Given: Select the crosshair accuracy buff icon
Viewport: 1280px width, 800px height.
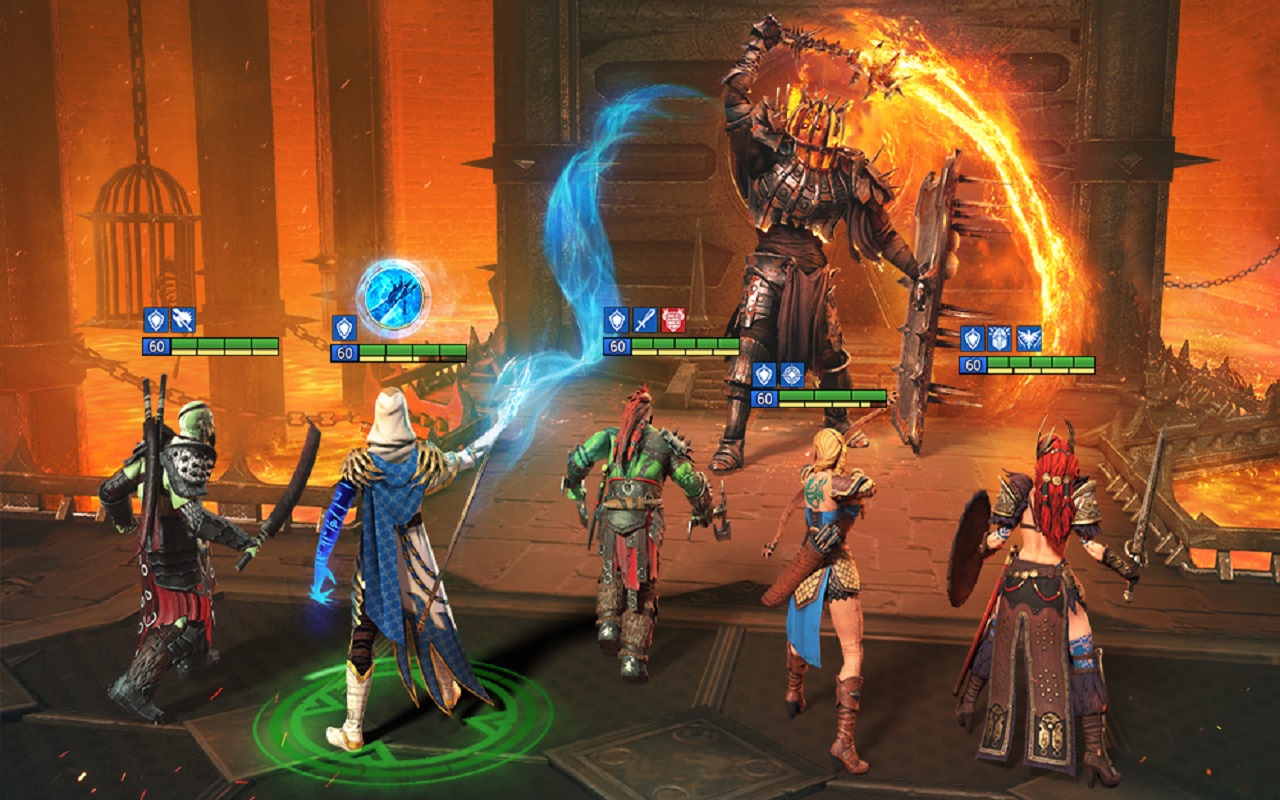Looking at the screenshot, I should [792, 375].
